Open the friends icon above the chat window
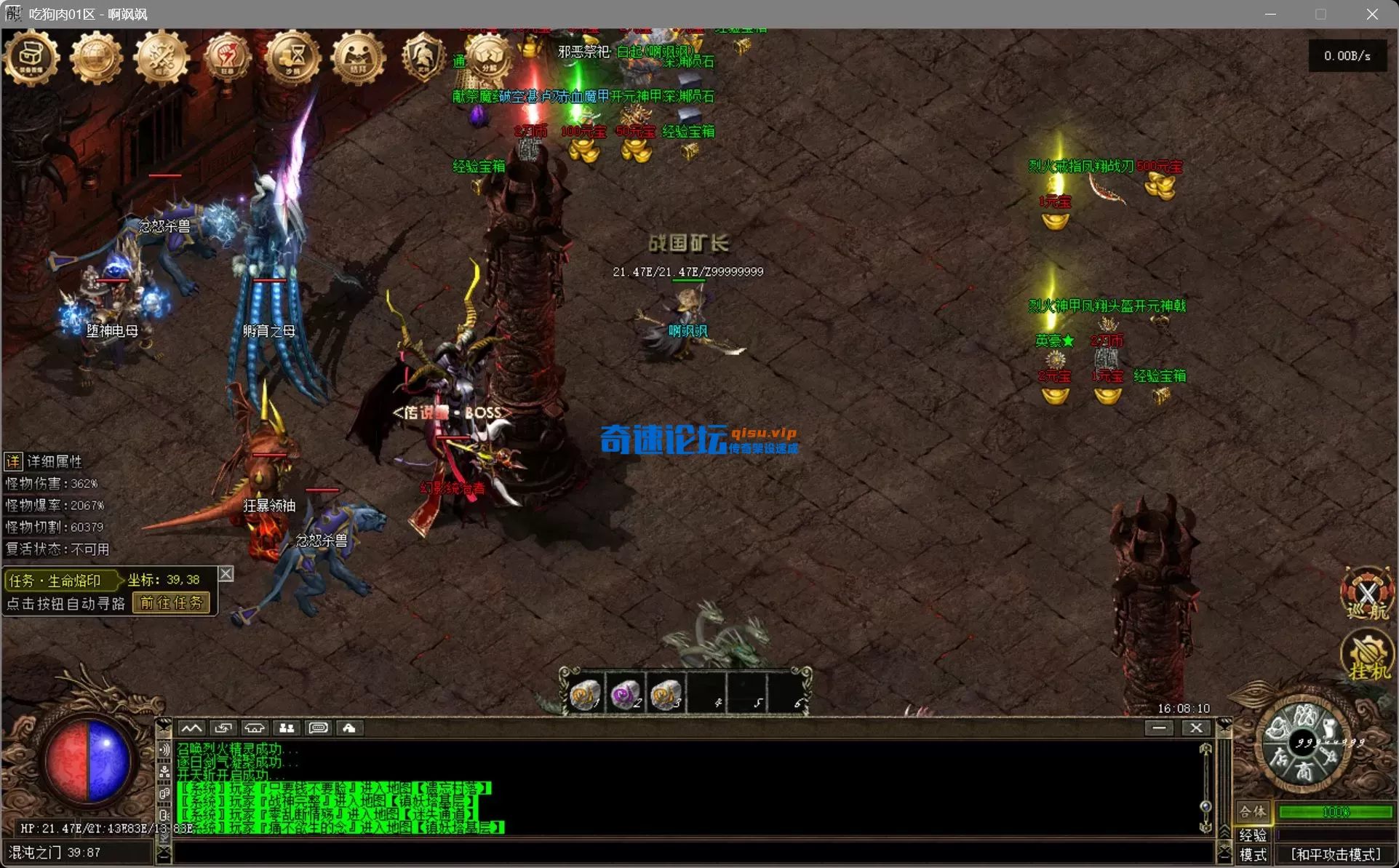 pos(286,728)
